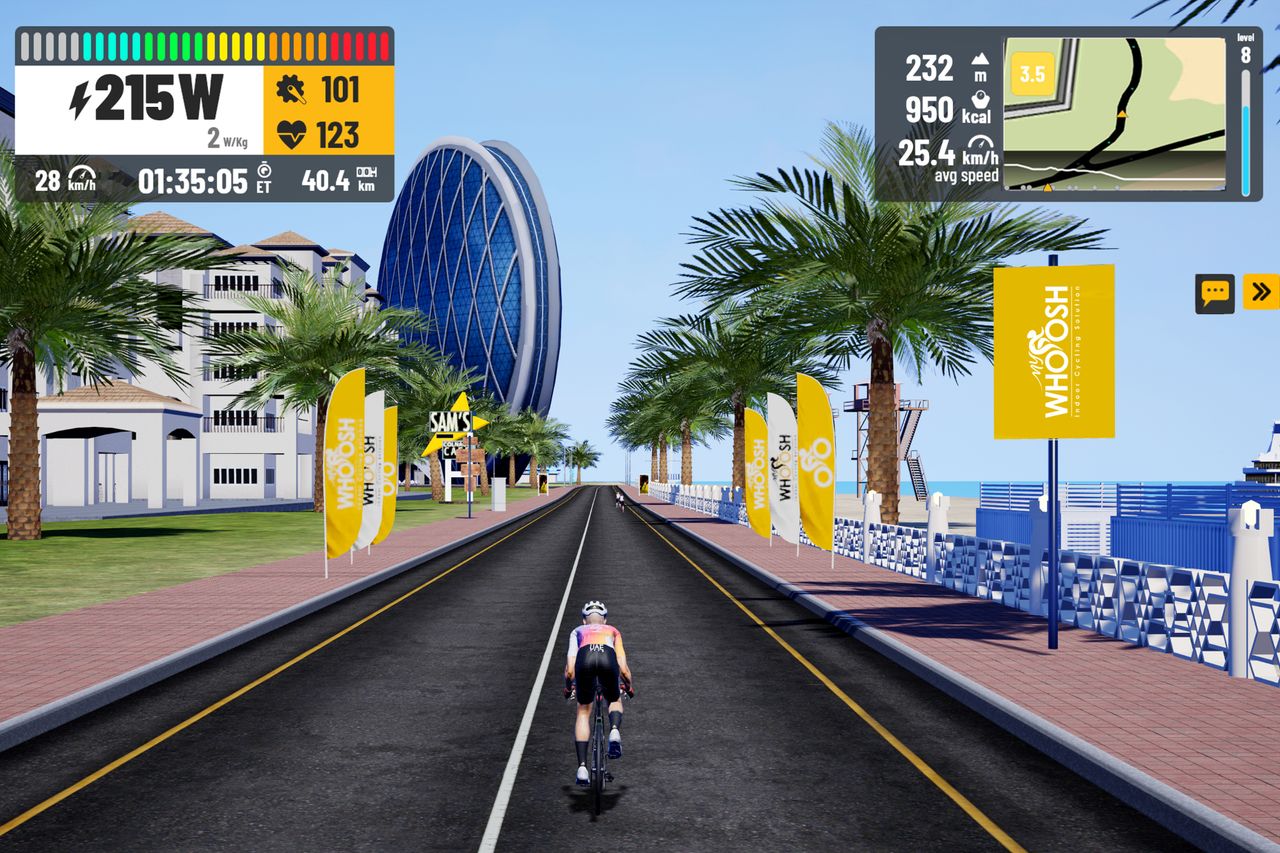Click the avg speed gauge icon
The height and width of the screenshot is (853, 1280).
click(980, 144)
